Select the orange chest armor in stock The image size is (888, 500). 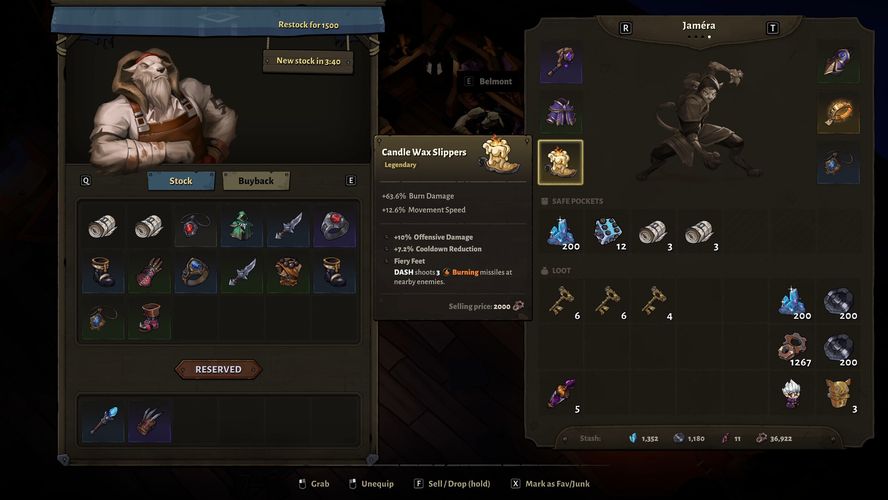[288, 273]
